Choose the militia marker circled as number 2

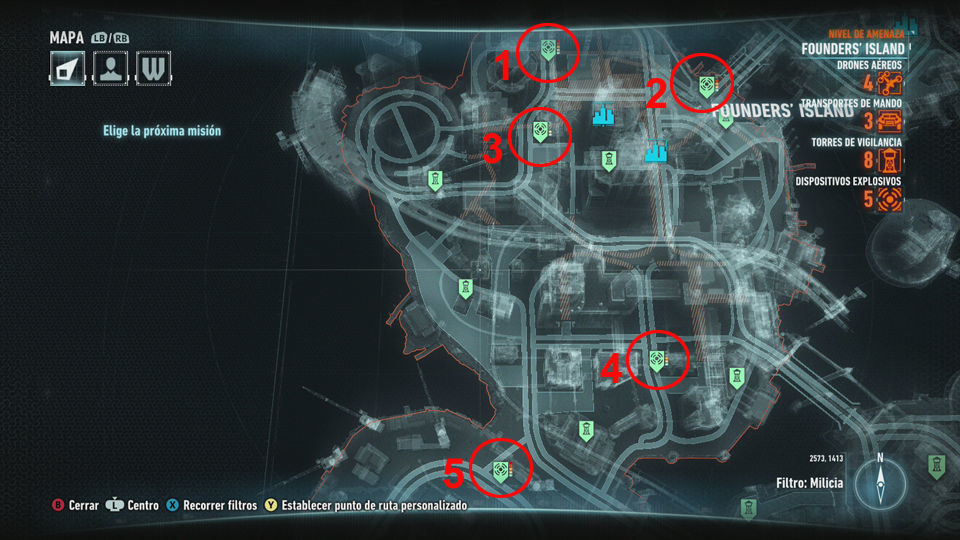click(706, 85)
